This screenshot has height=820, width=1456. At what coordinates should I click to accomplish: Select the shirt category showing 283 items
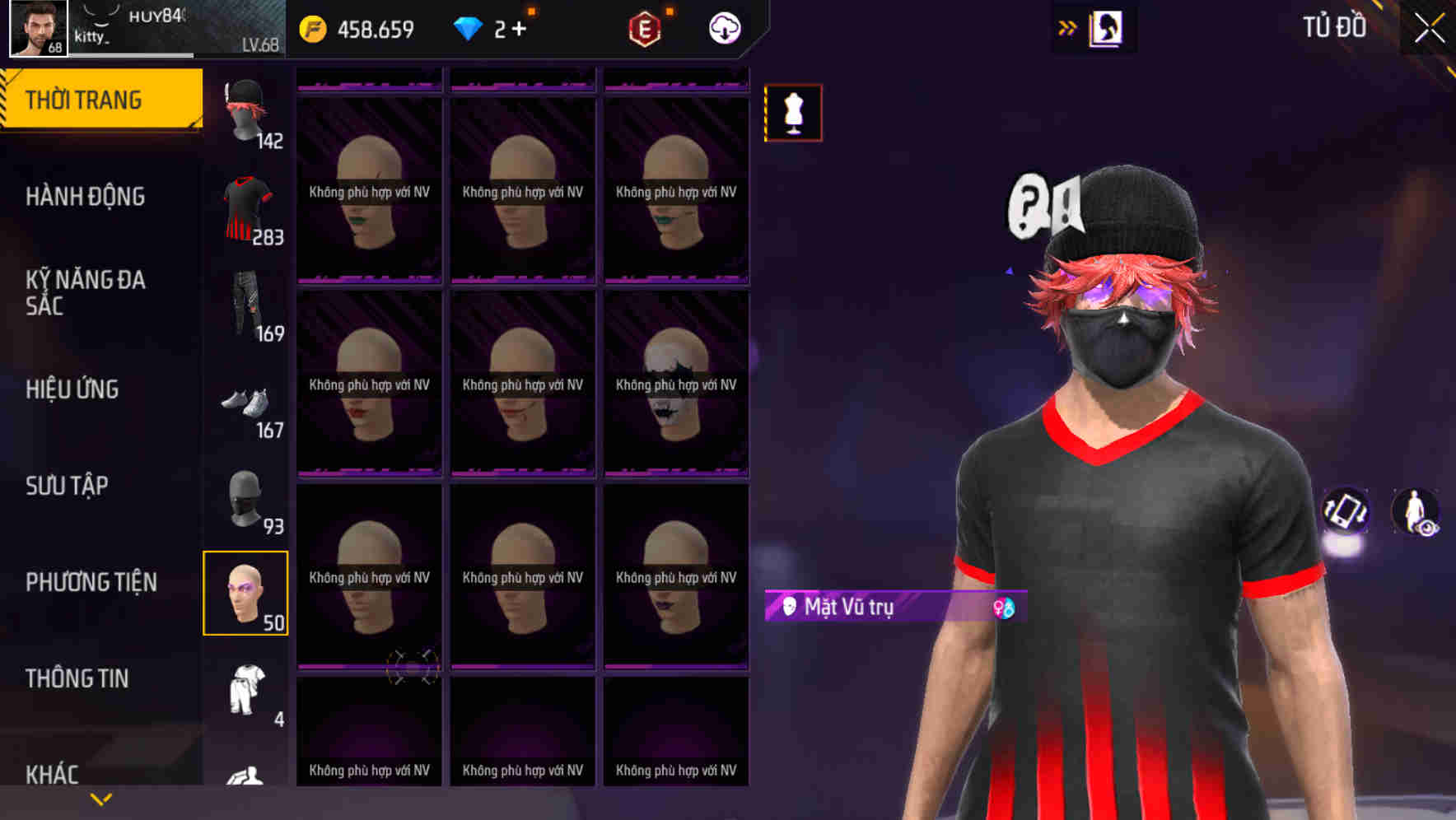coord(245,208)
